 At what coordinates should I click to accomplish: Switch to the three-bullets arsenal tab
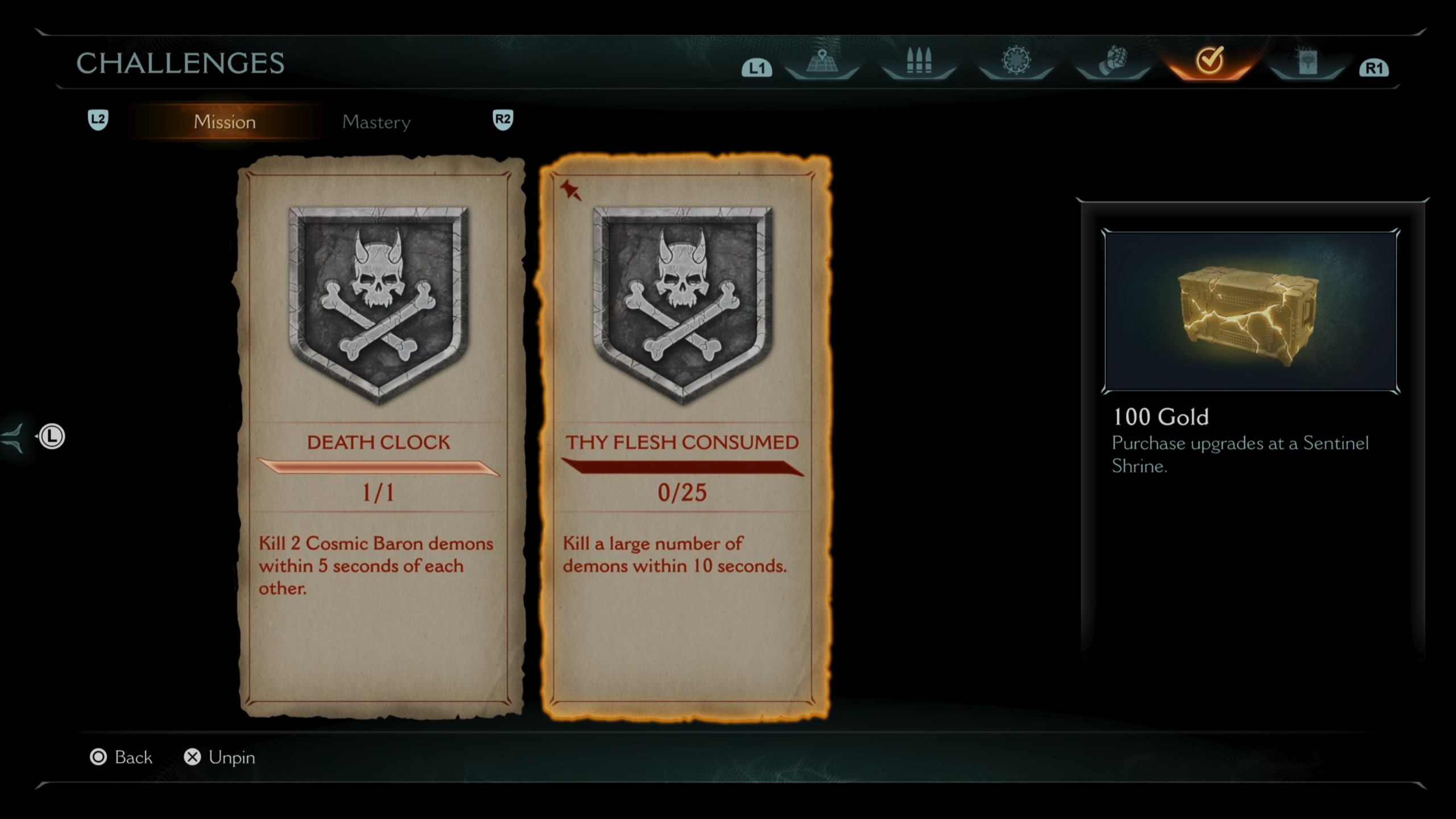(919, 61)
